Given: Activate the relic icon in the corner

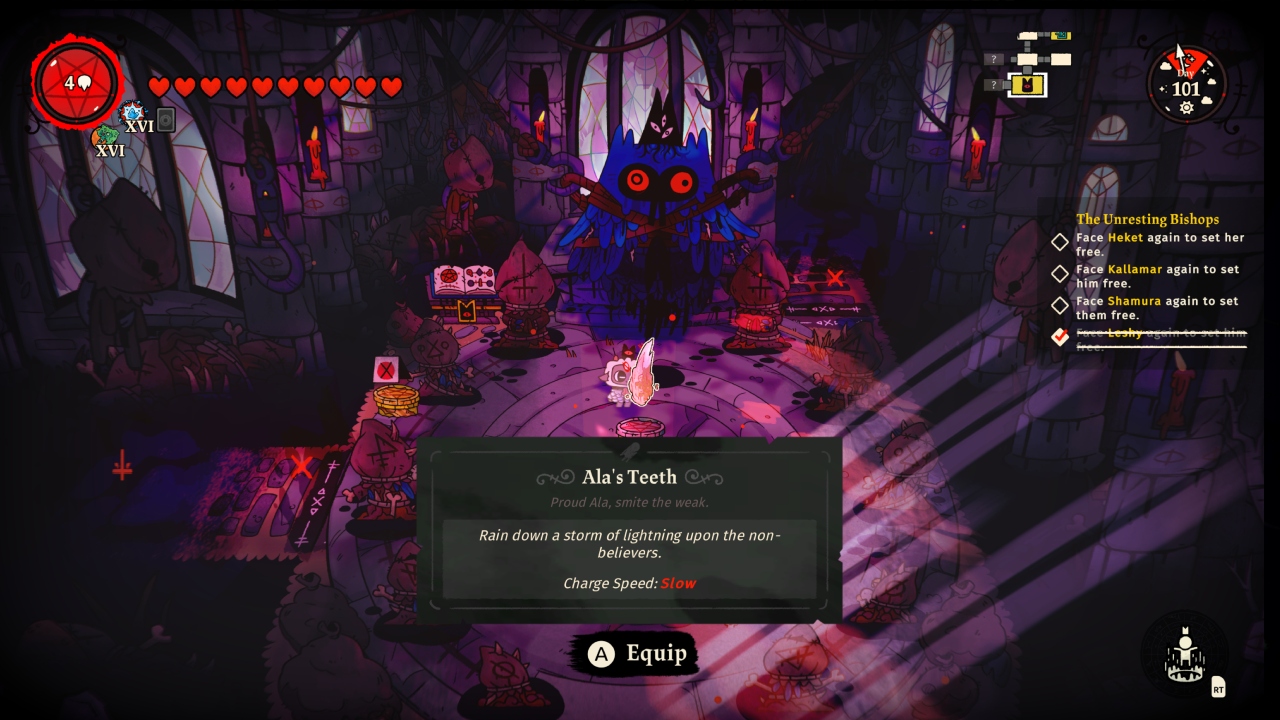Looking at the screenshot, I should [1186, 655].
